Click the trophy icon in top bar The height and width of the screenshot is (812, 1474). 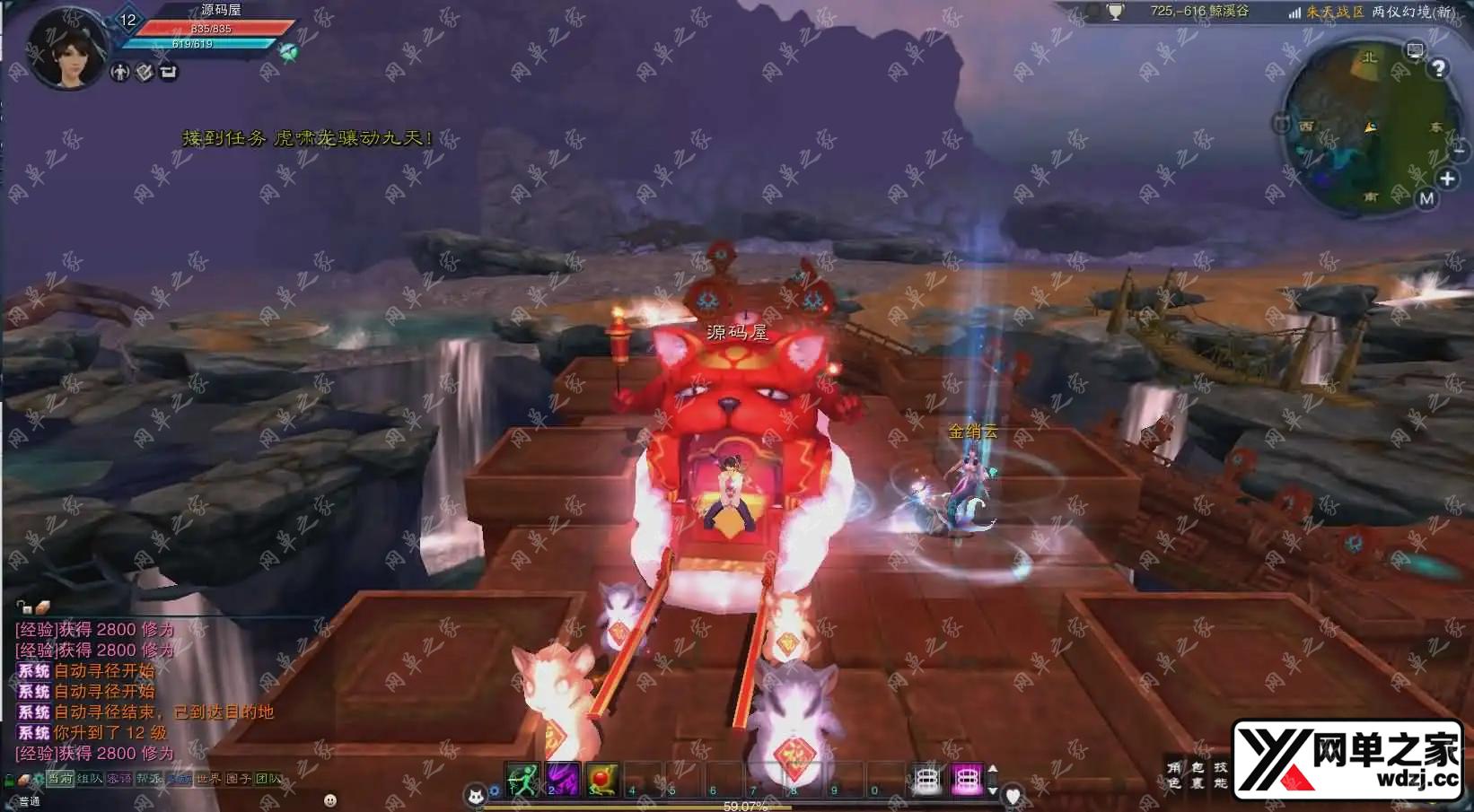pos(1115,13)
